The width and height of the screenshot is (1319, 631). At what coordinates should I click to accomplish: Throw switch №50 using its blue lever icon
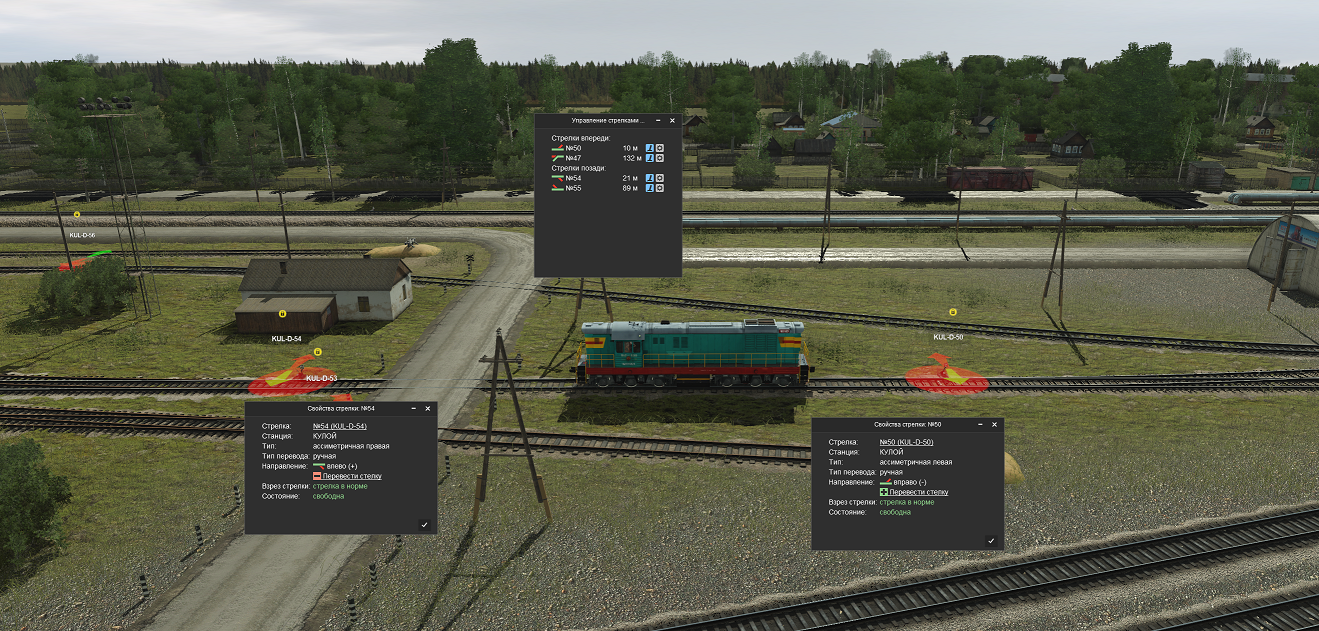pos(649,148)
